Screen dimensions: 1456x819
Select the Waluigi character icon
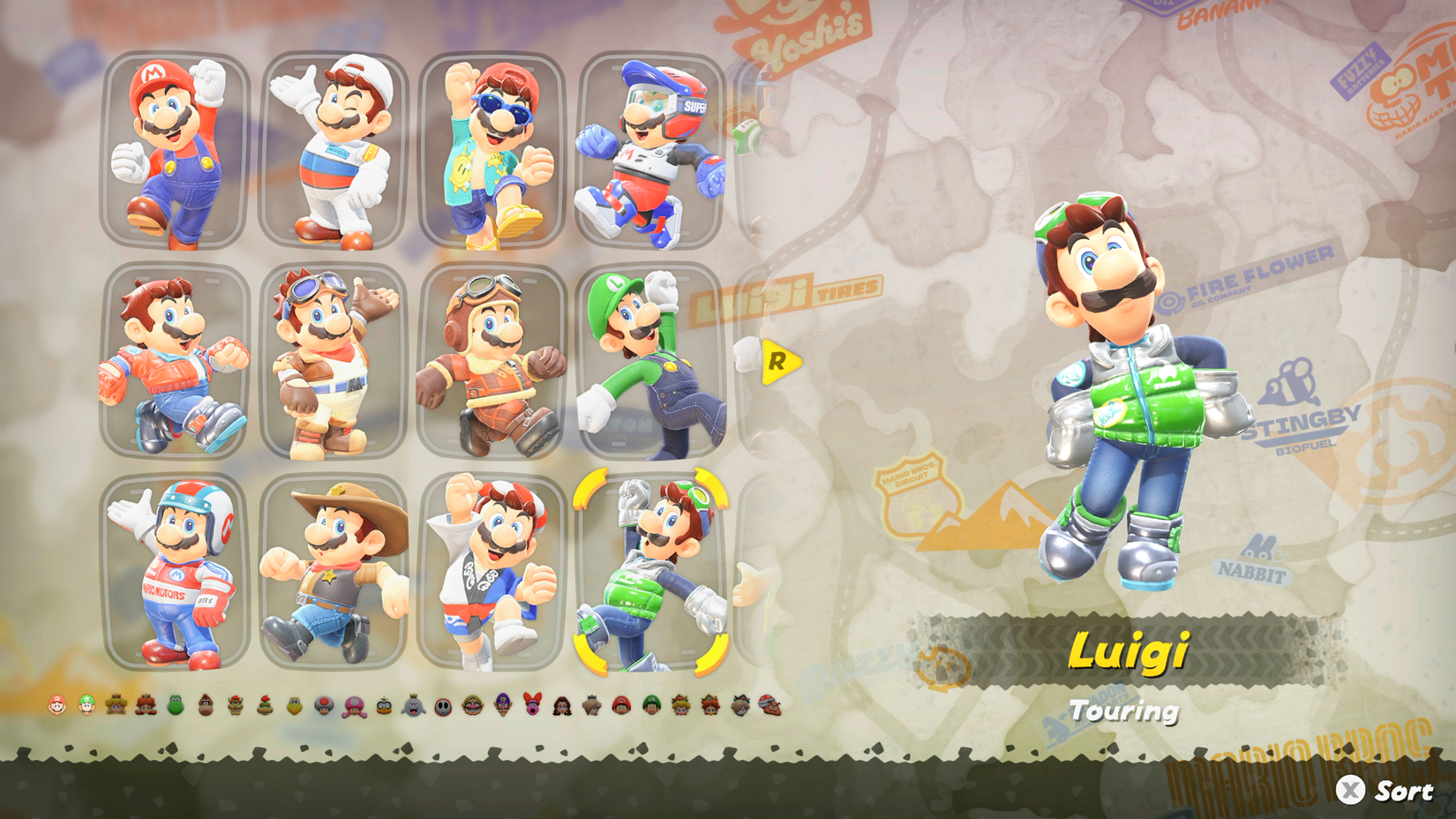(501, 704)
